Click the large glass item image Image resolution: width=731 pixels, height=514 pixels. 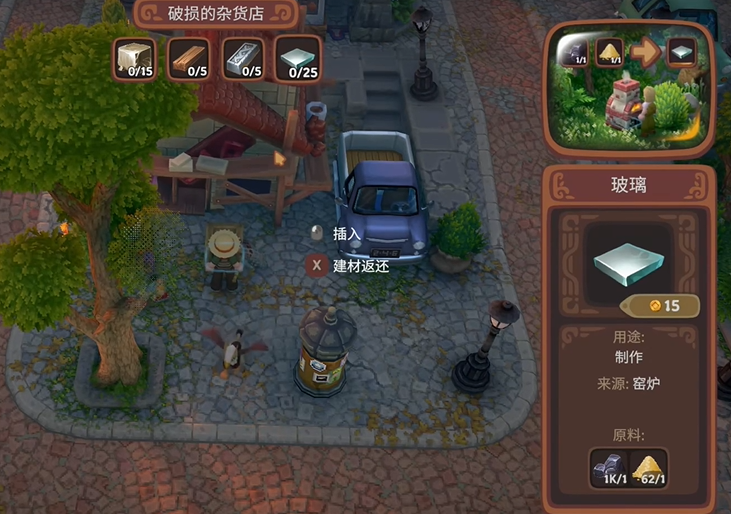click(x=630, y=262)
